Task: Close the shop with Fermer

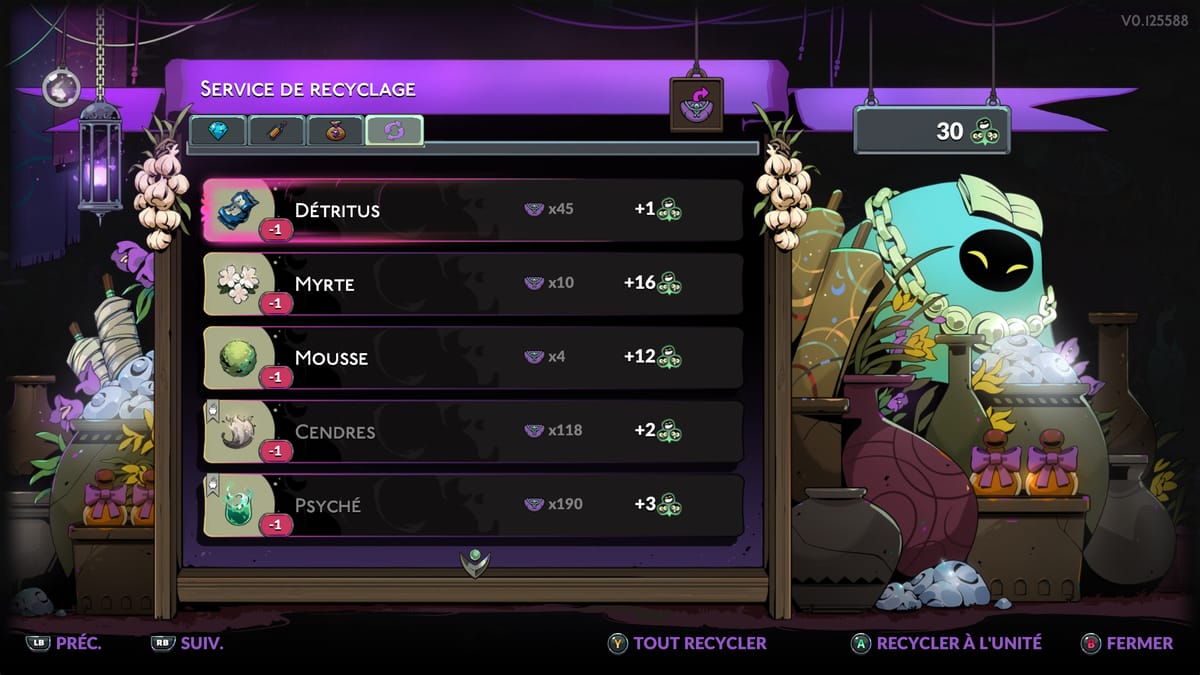Action: (x=1128, y=643)
